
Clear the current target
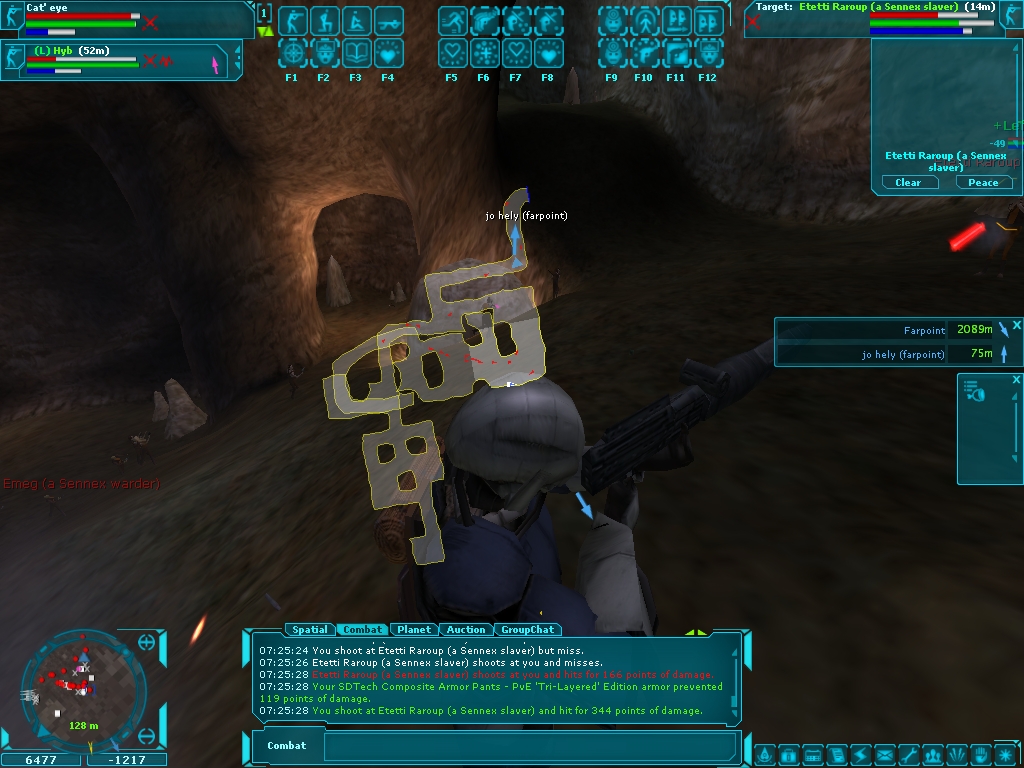[908, 183]
